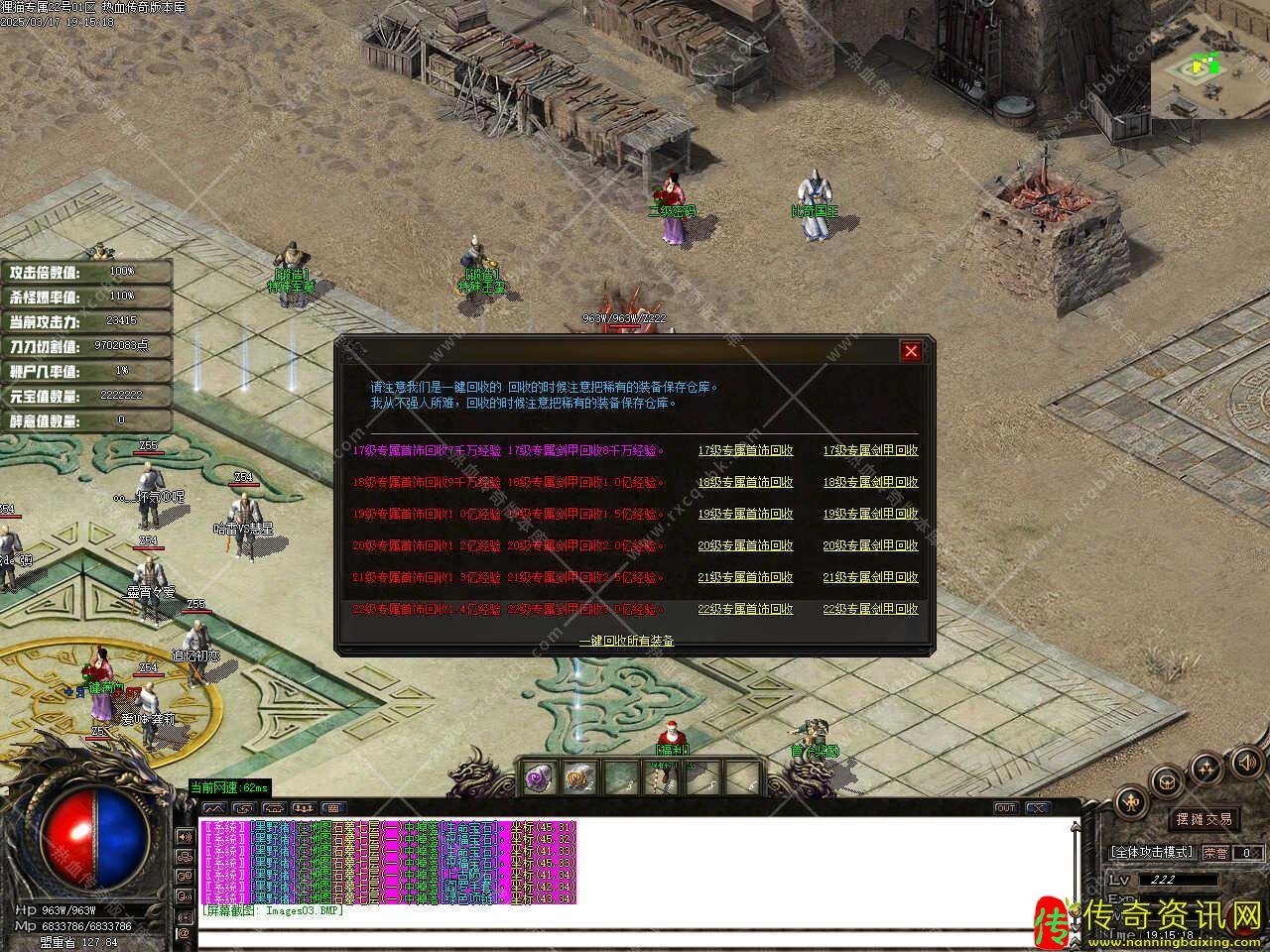The width and height of the screenshot is (1270, 952).
Task: Choose 22级专属首饰回收 link
Action: click(745, 609)
